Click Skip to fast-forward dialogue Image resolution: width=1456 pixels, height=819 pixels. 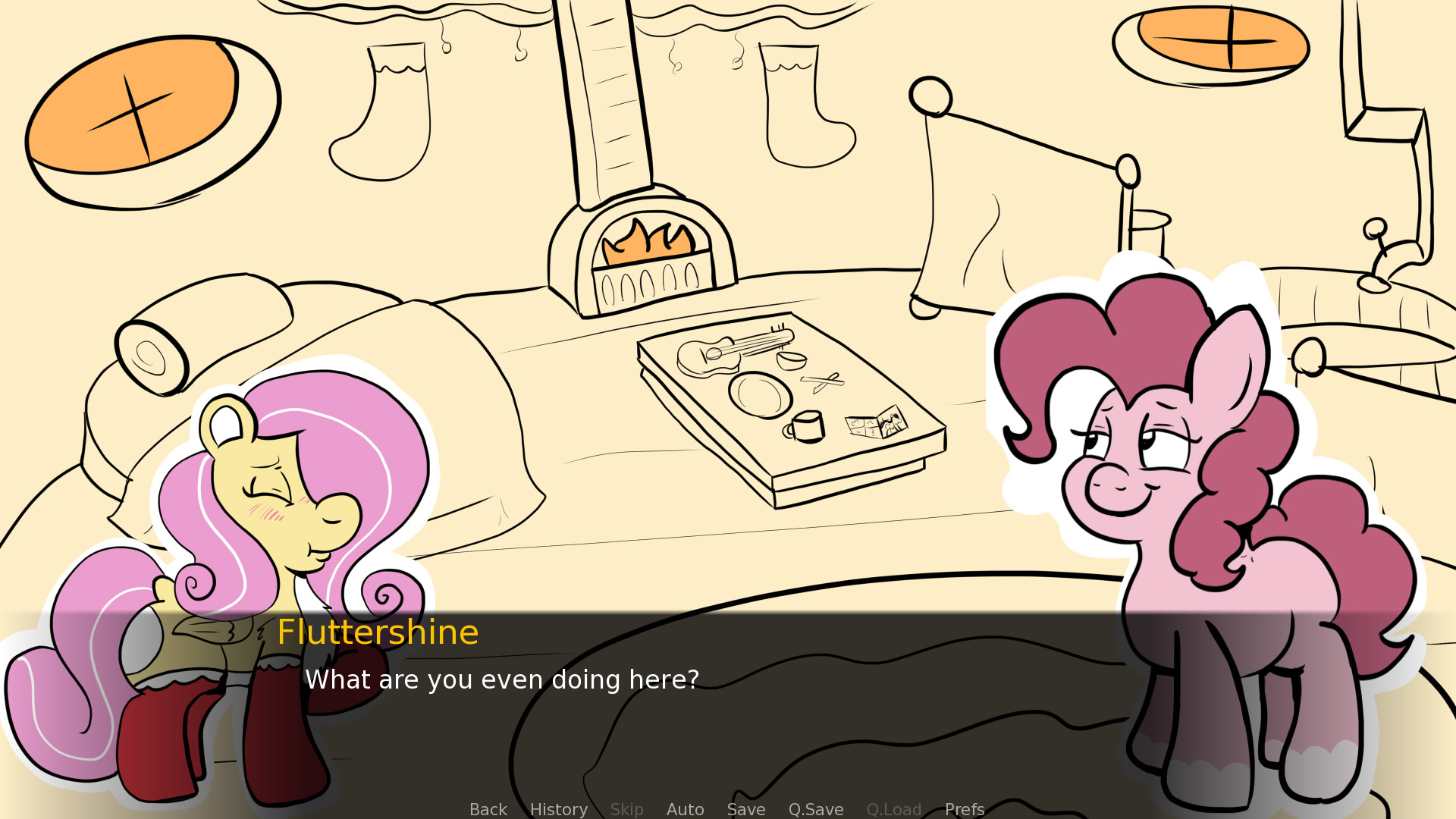pyautogui.click(x=627, y=809)
